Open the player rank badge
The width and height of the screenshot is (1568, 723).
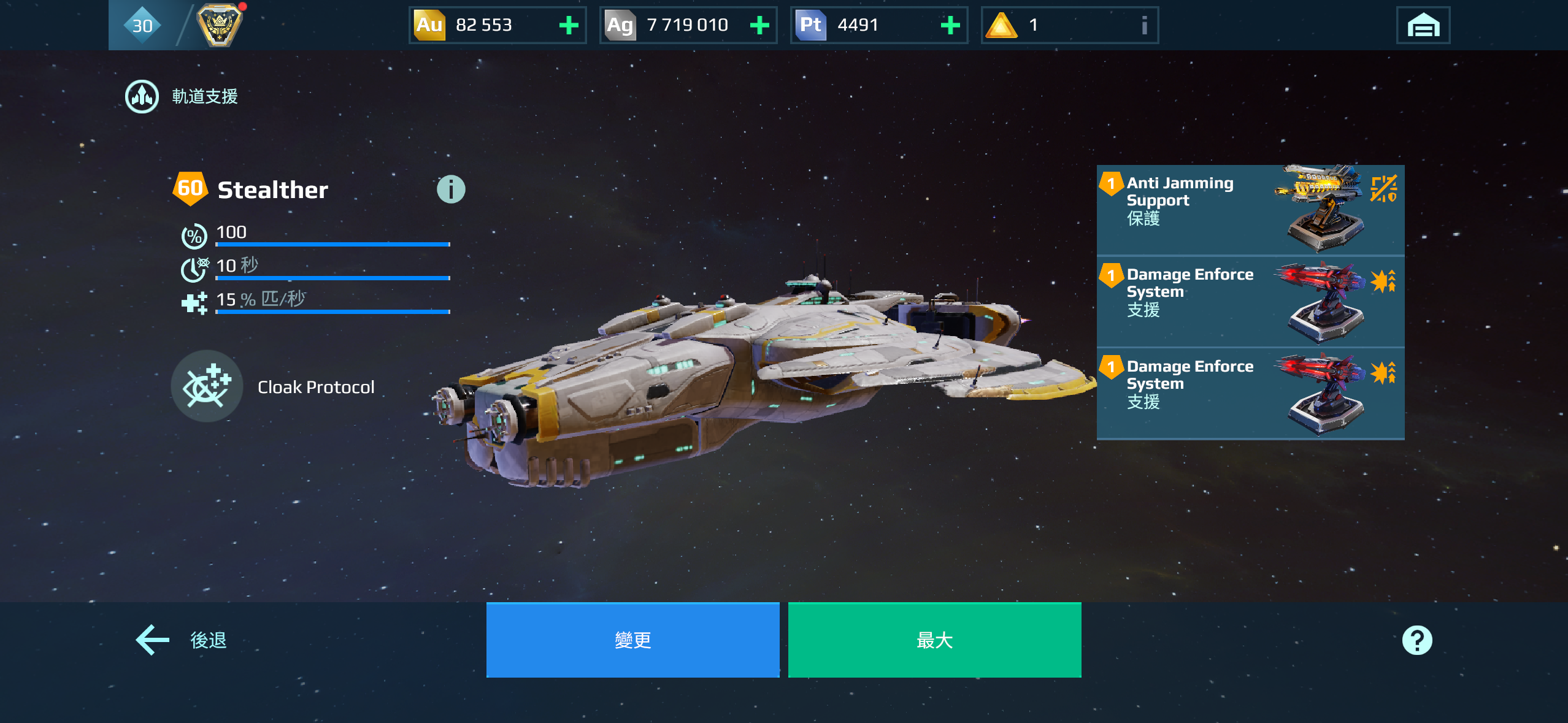pos(219,25)
